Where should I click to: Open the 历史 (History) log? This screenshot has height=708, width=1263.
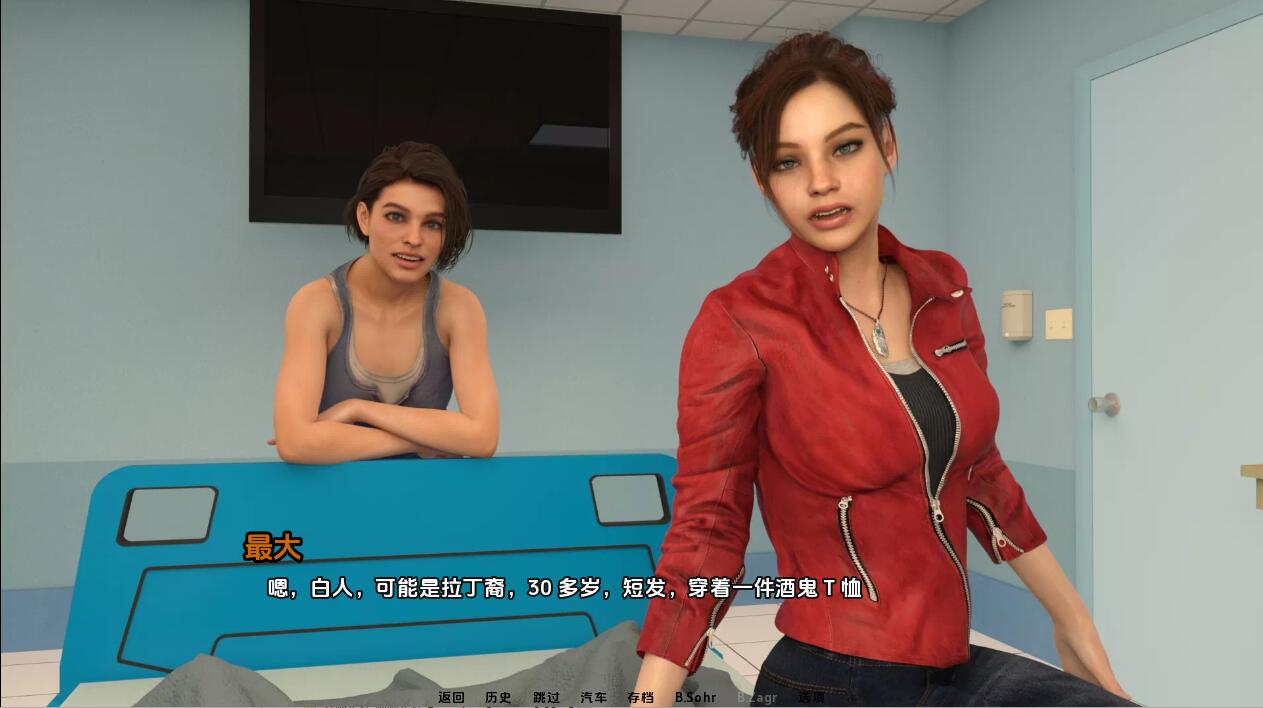[x=498, y=697]
